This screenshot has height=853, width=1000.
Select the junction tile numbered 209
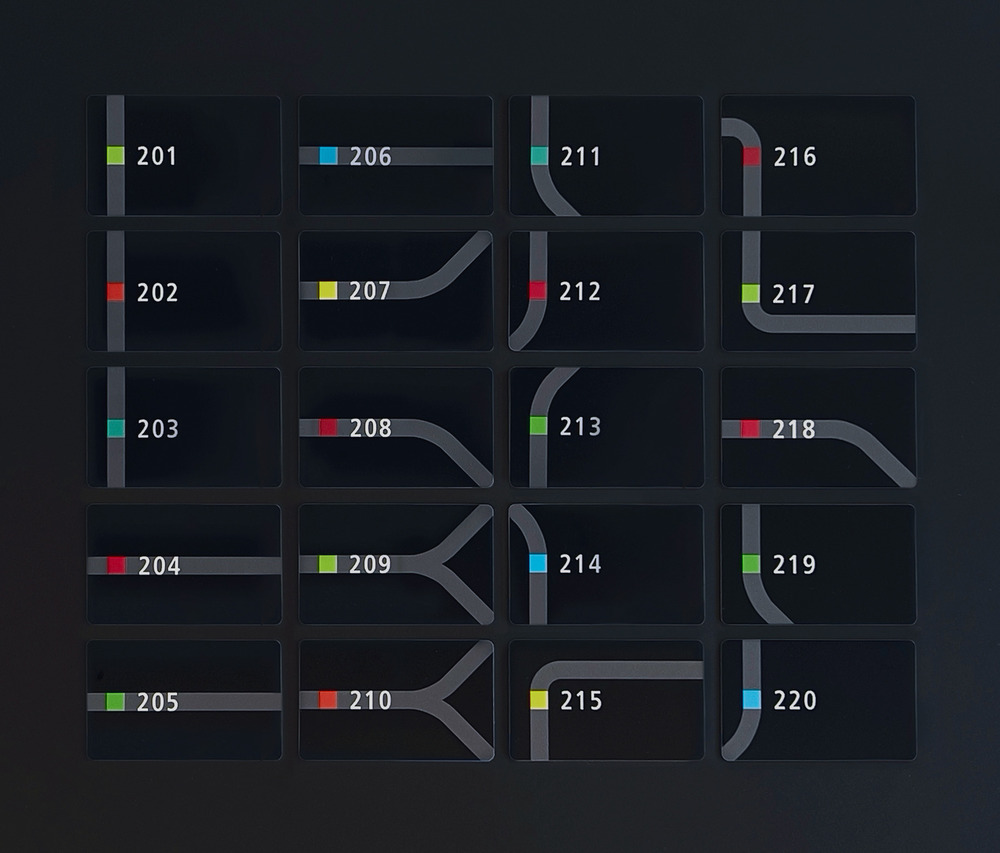(x=396, y=564)
